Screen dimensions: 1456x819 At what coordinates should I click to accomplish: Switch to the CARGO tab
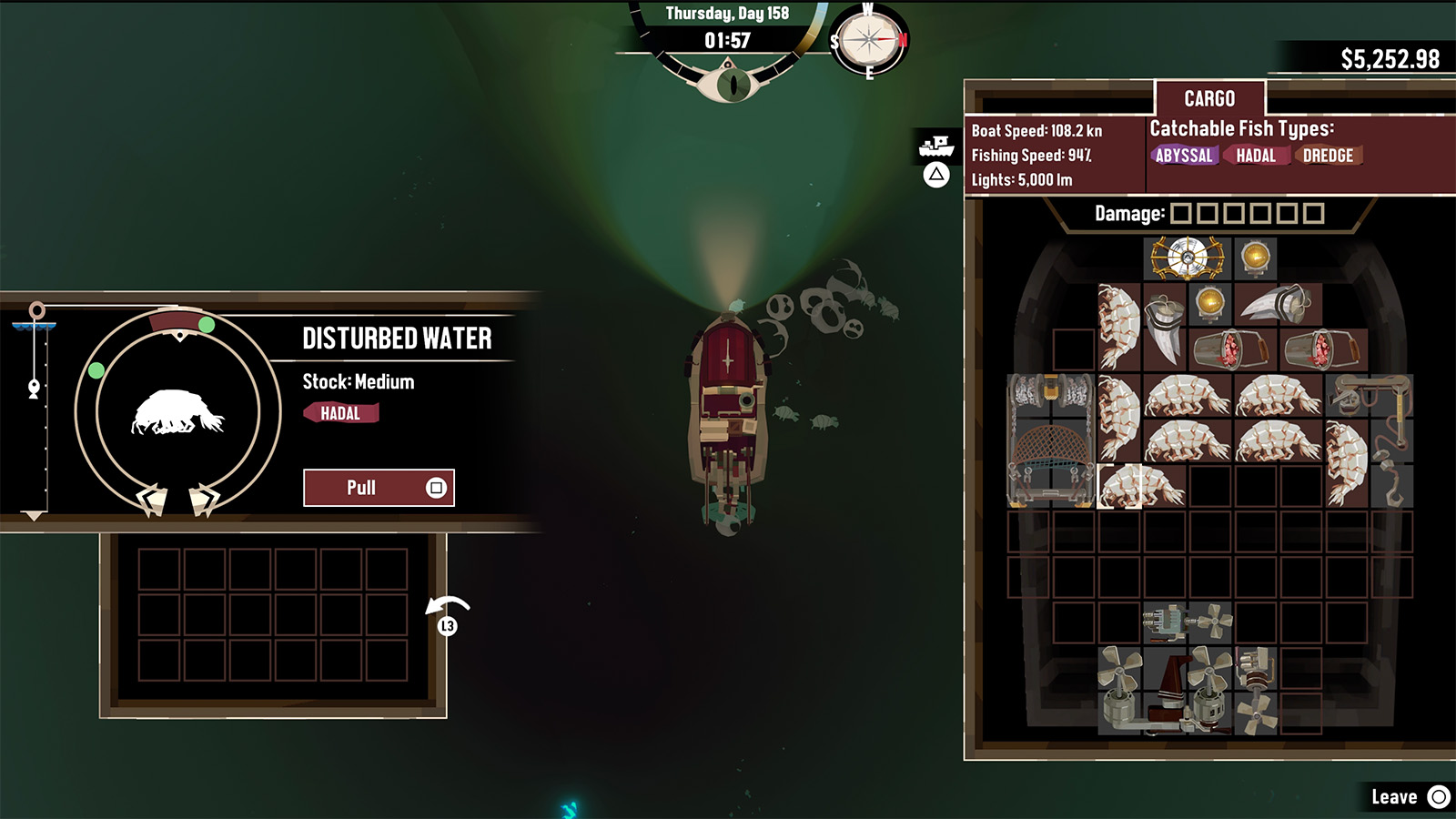click(x=1209, y=98)
